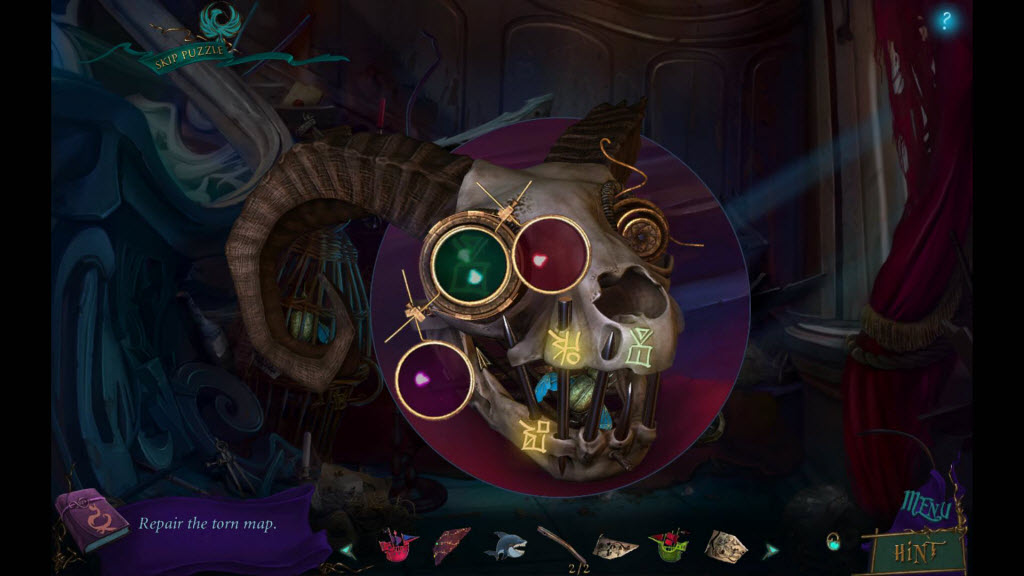The height and width of the screenshot is (576, 1024).
Task: Open the purple journal book
Action: point(91,520)
